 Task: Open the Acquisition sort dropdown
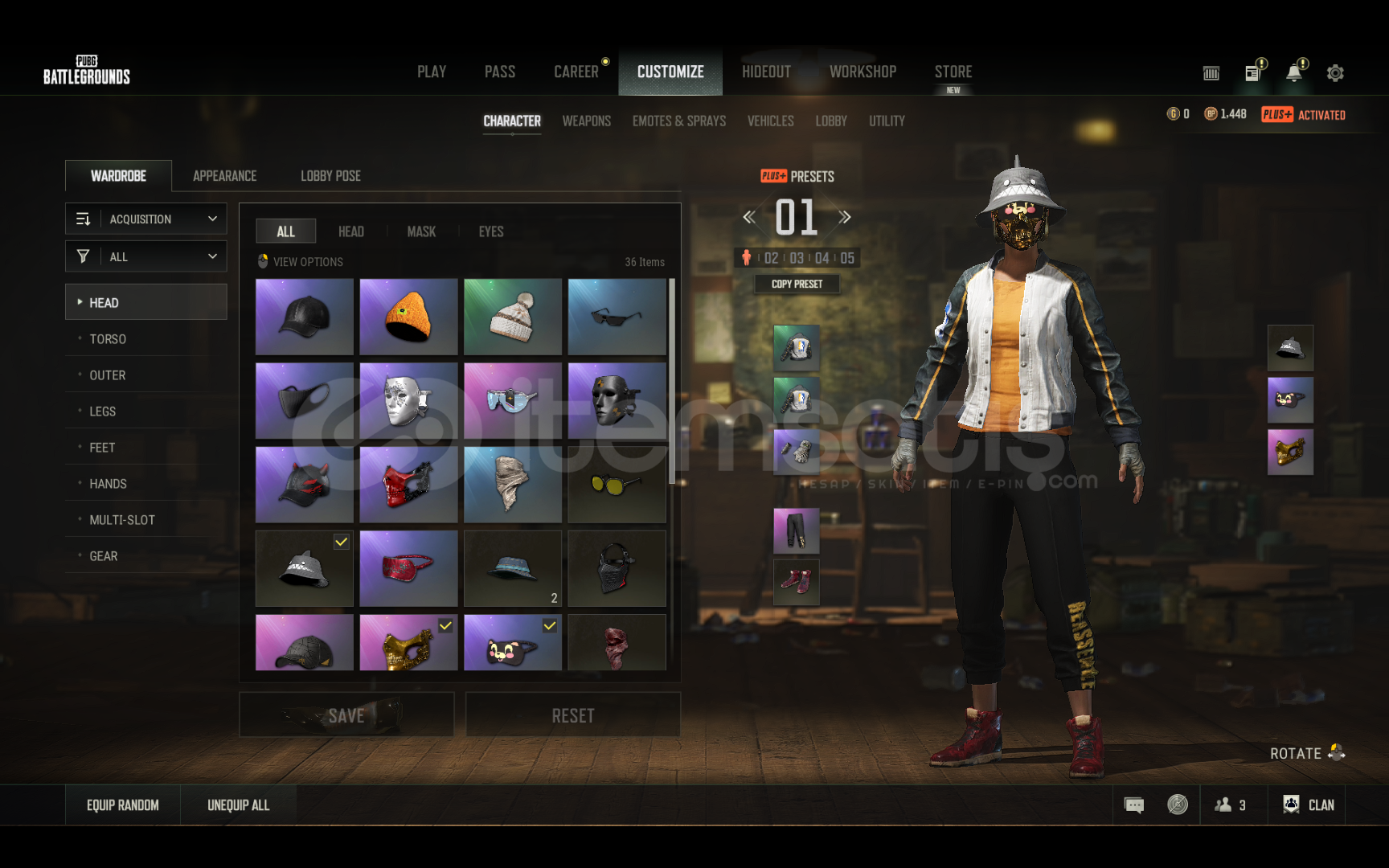[146, 219]
